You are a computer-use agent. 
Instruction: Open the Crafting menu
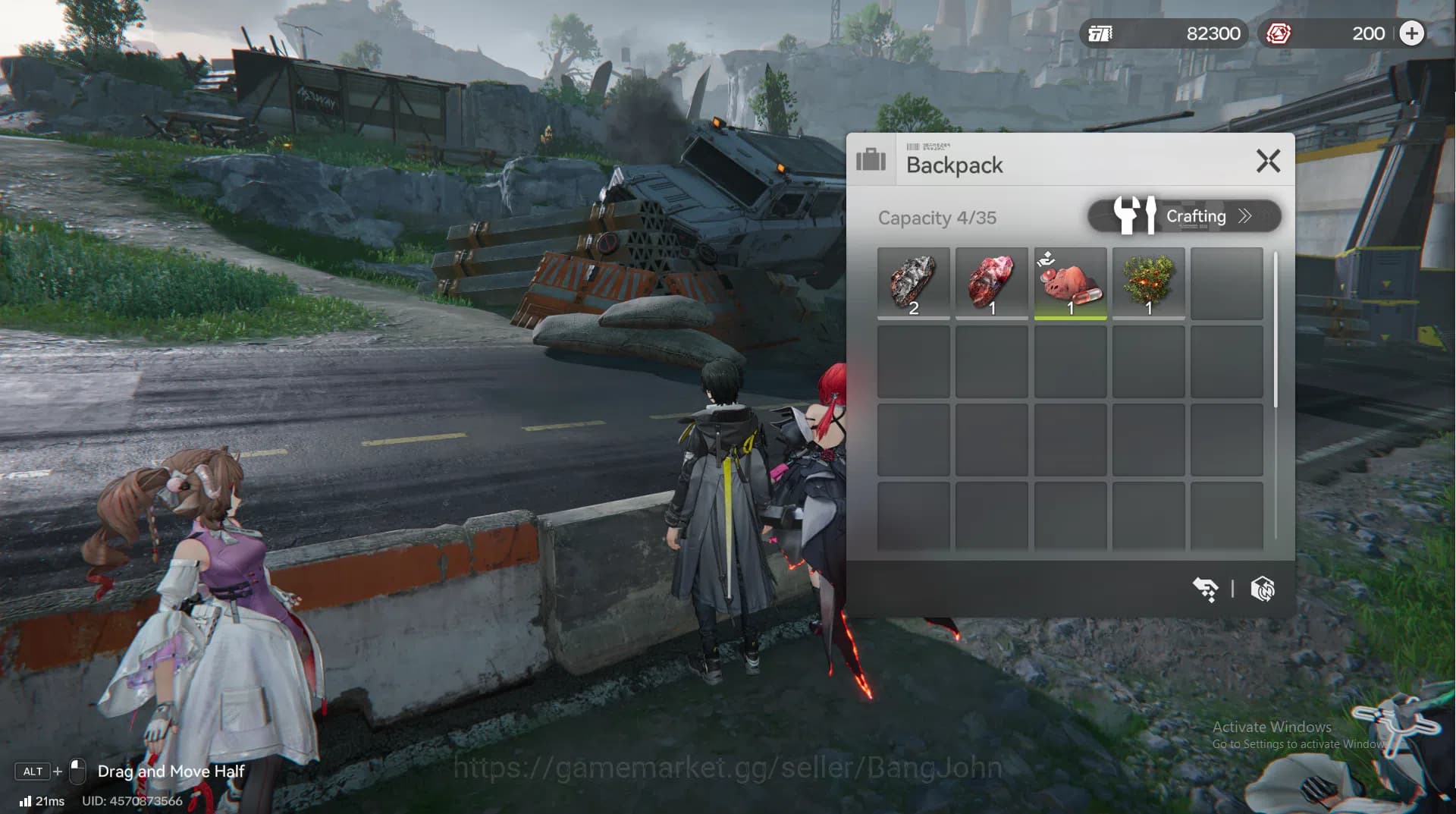click(1184, 216)
